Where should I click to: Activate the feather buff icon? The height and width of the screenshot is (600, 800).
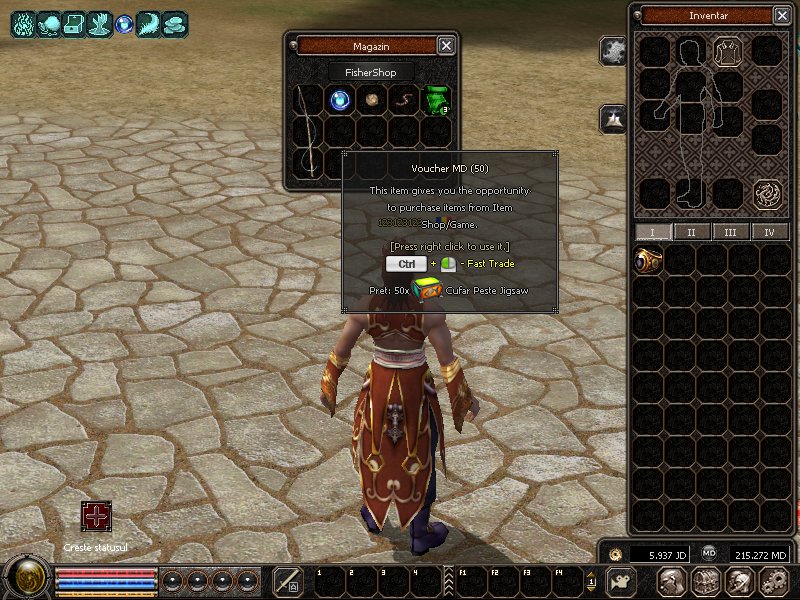tap(149, 24)
